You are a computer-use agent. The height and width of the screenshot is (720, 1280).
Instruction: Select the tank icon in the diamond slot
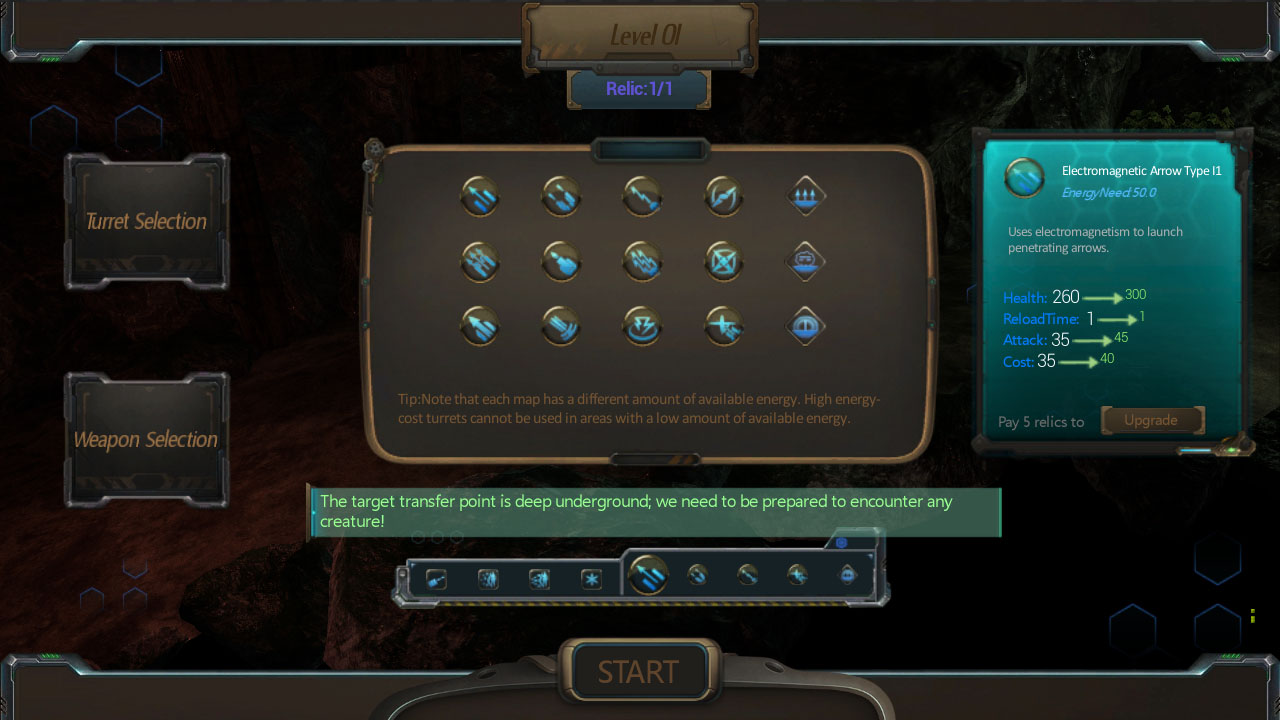[804, 261]
